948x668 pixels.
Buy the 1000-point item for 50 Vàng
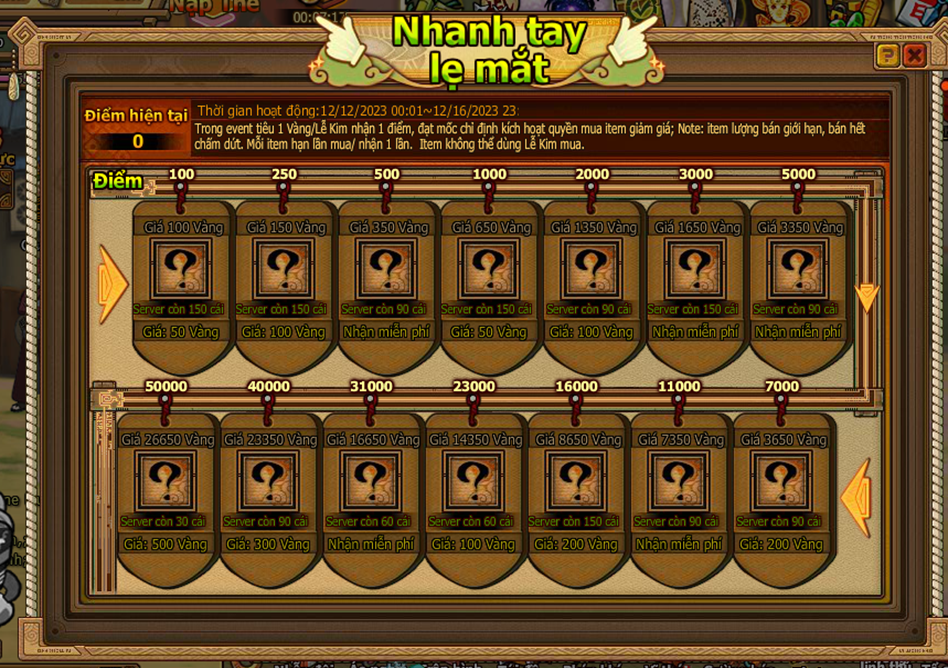[489, 331]
